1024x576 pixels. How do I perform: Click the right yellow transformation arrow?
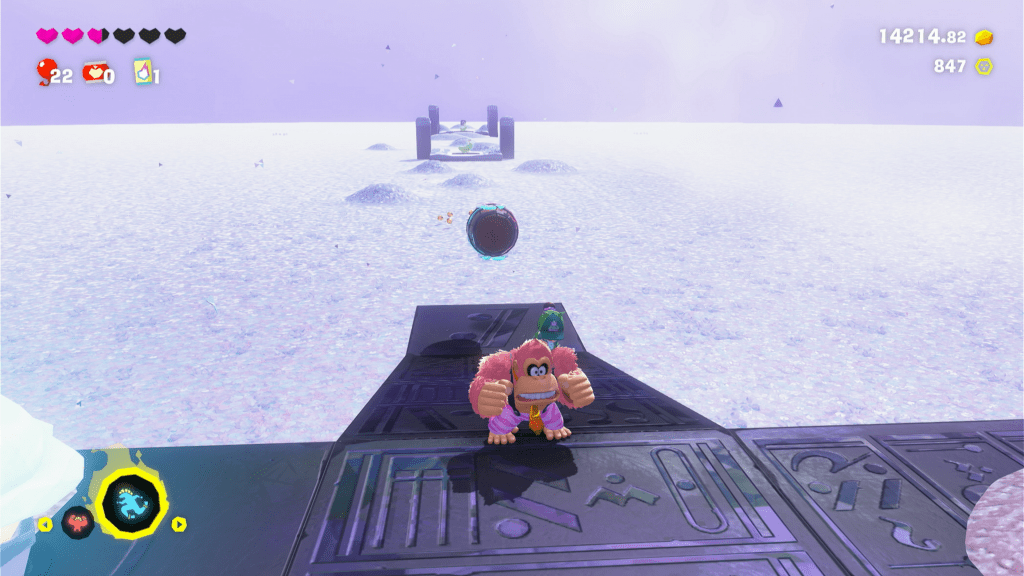coord(179,523)
